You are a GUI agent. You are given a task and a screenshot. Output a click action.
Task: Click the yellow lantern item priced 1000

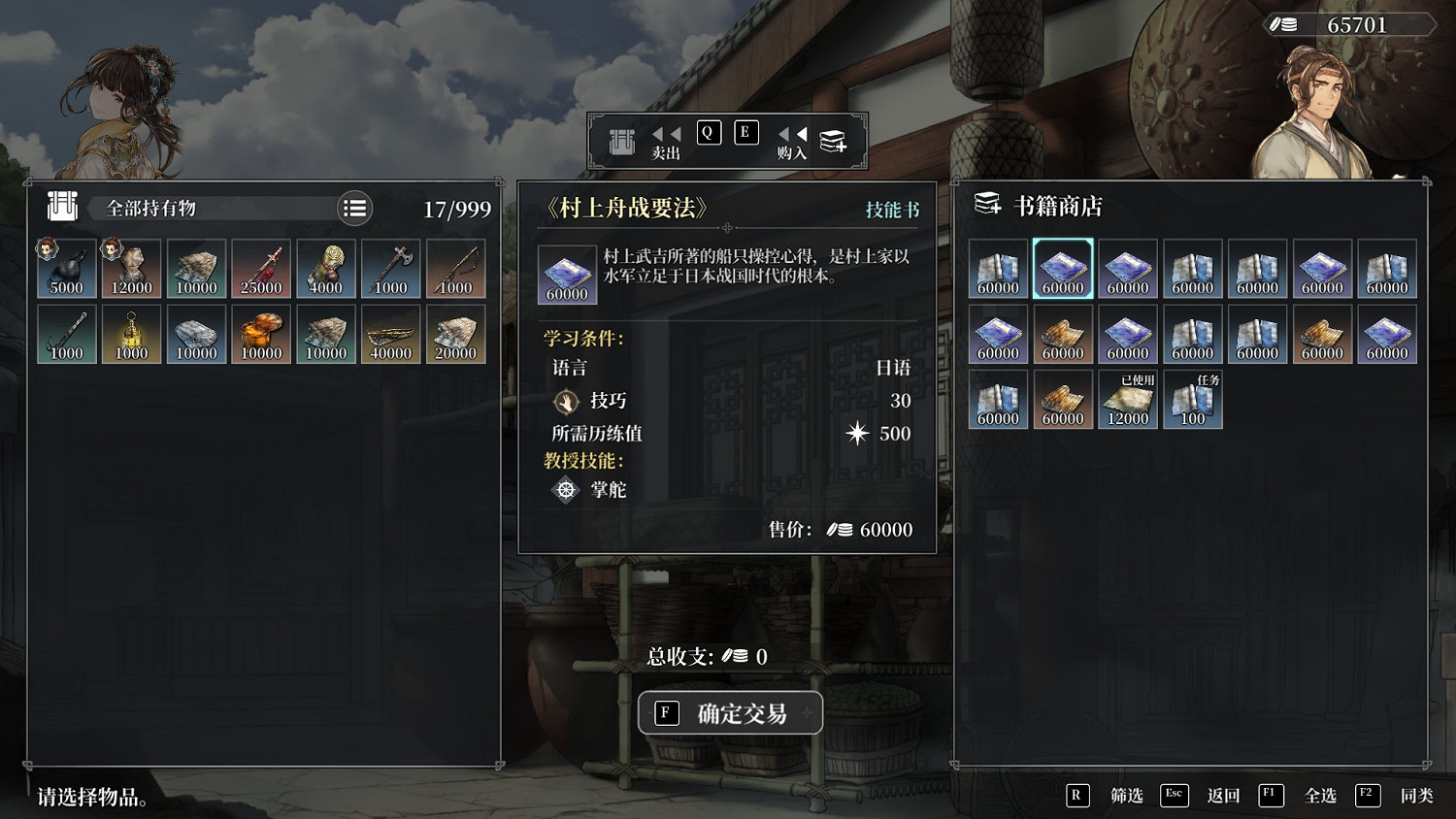(x=132, y=333)
